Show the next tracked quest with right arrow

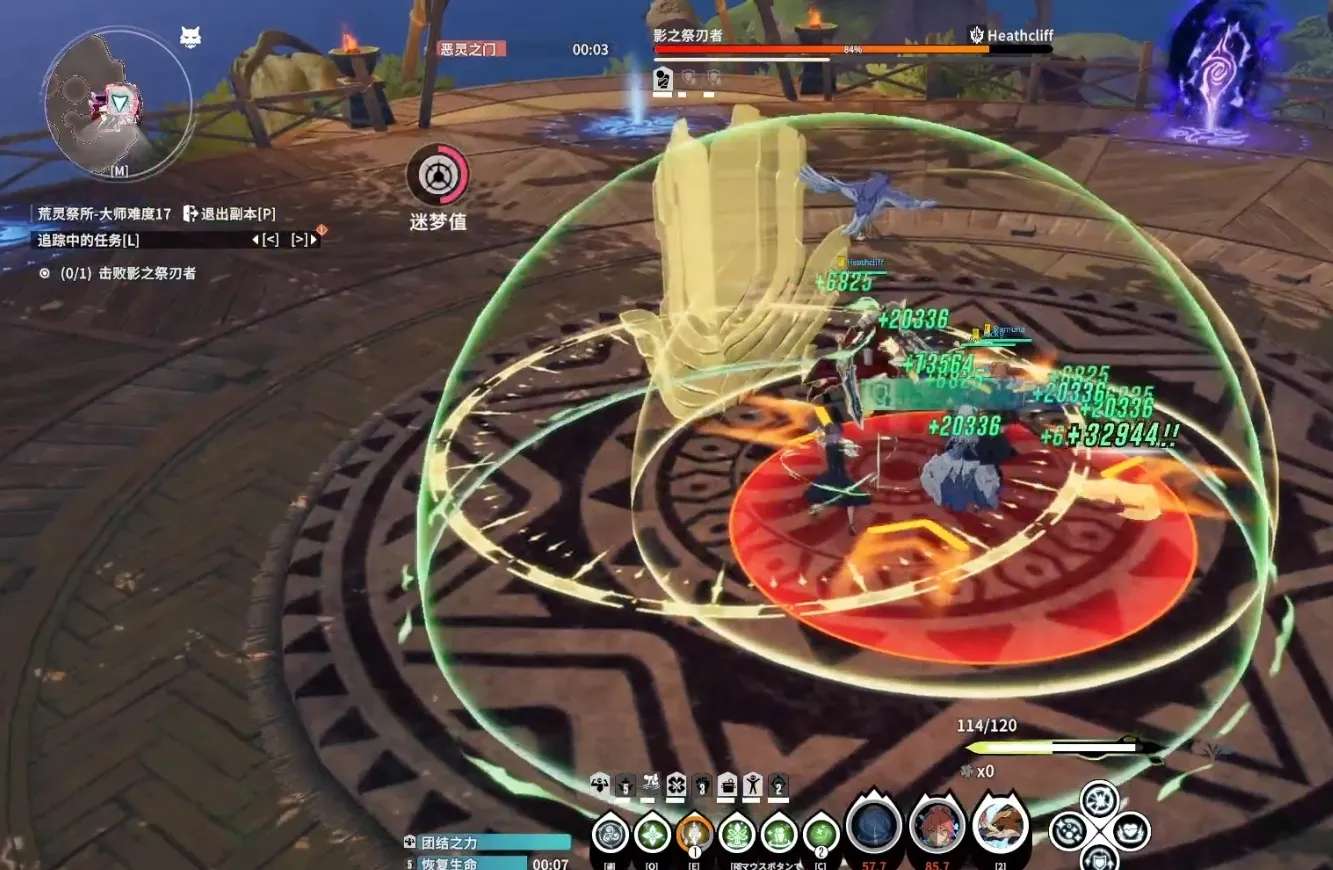coord(299,240)
